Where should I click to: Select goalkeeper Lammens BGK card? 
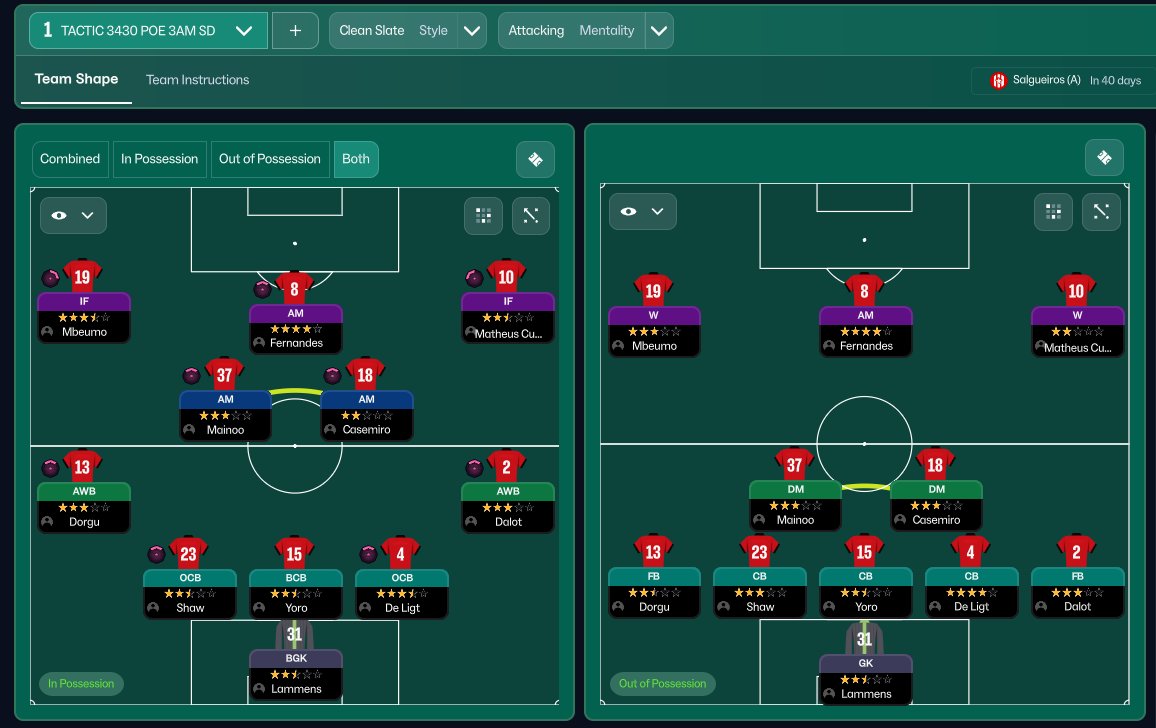pos(295,674)
